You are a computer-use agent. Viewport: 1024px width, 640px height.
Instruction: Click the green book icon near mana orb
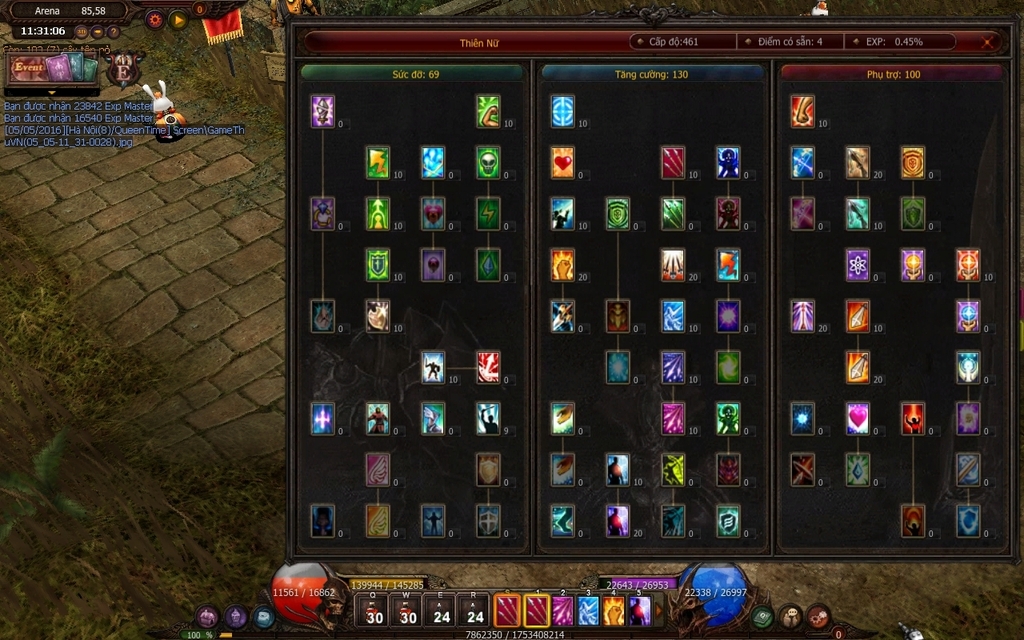[x=762, y=617]
